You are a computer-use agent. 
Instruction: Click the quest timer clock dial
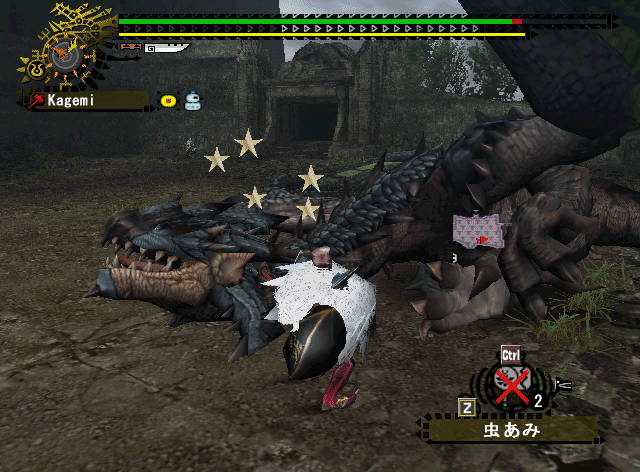click(x=64, y=54)
